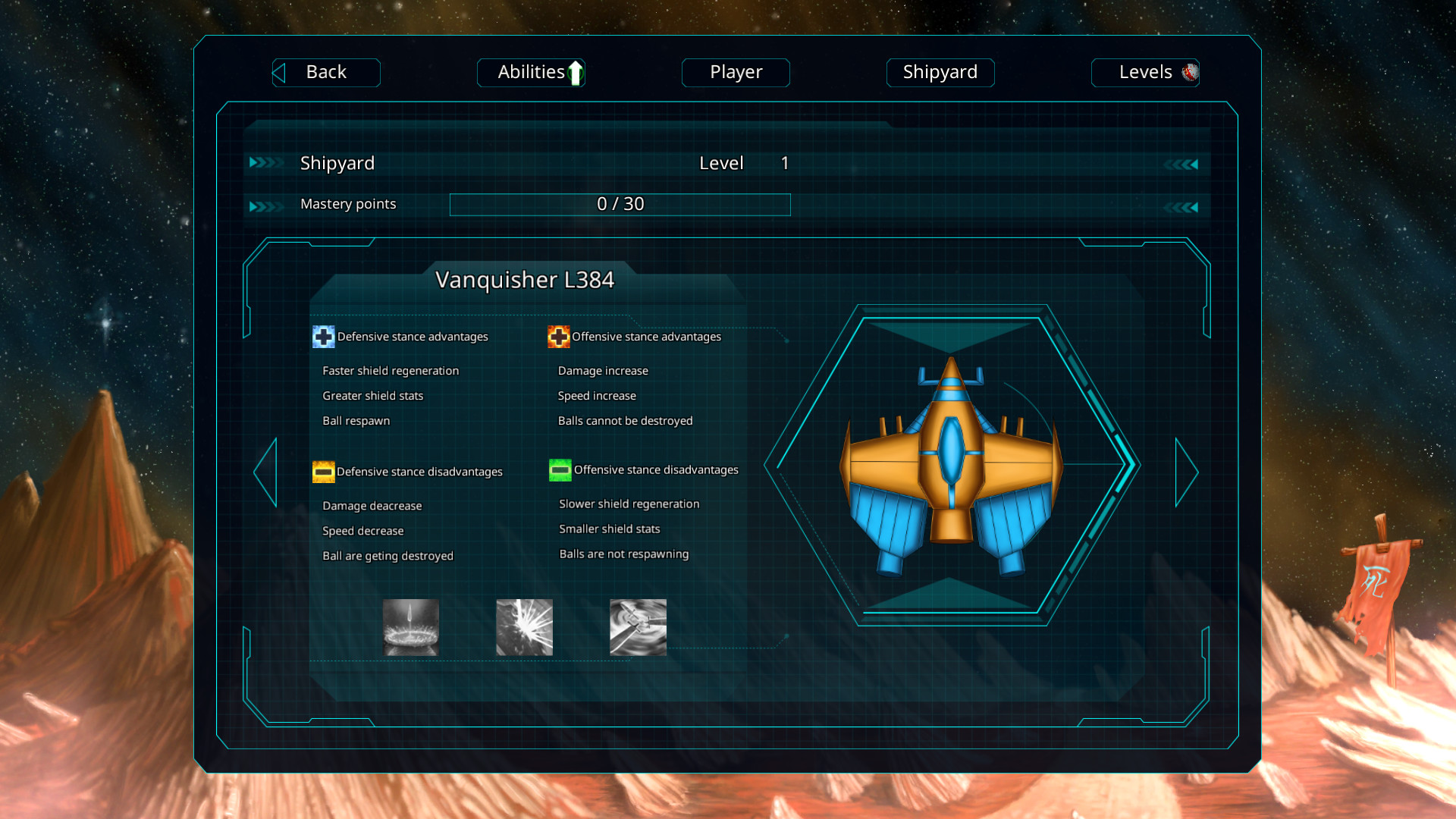Click the right arrow to view next ship

tap(1188, 470)
